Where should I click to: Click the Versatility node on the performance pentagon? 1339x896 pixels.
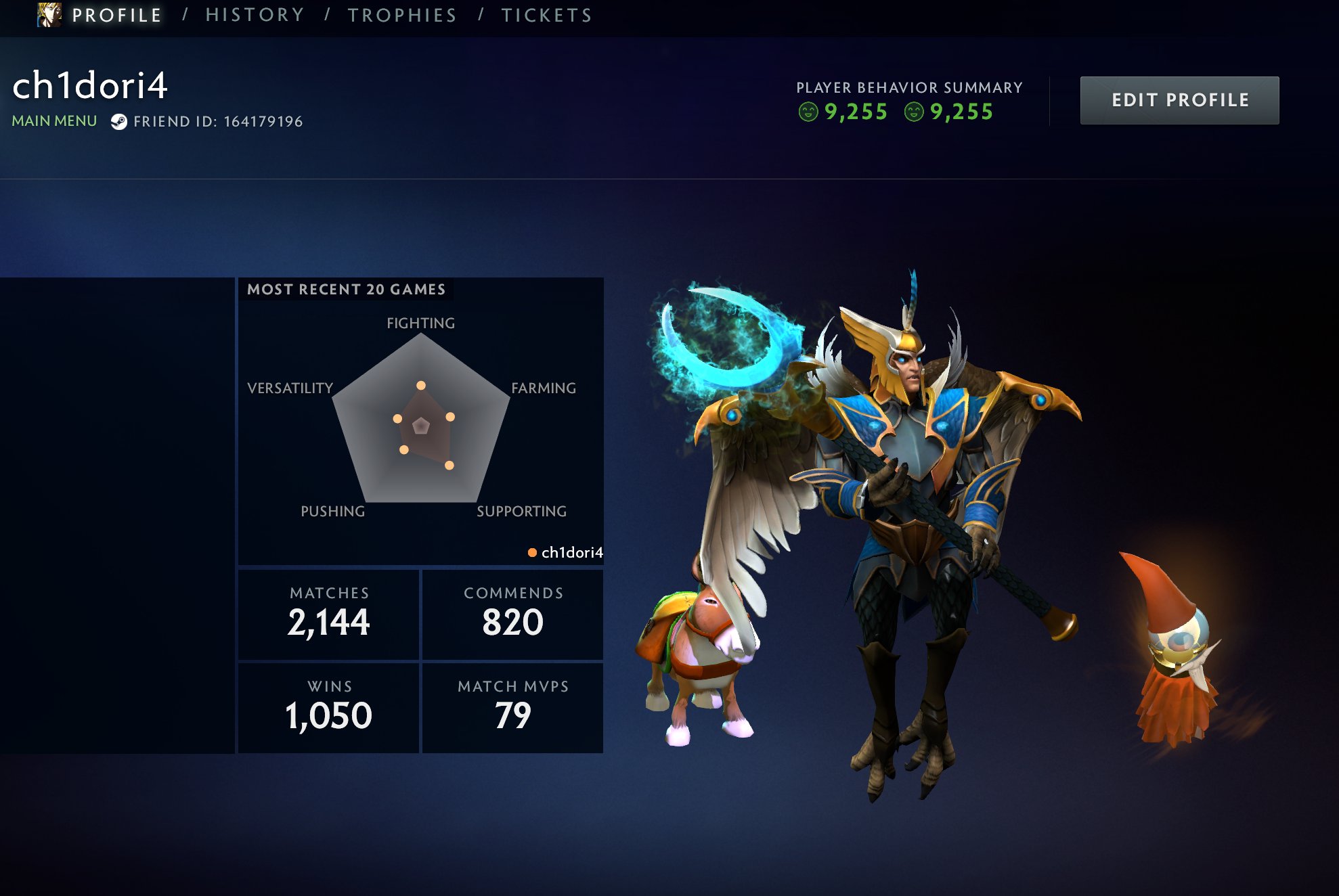coord(397,418)
